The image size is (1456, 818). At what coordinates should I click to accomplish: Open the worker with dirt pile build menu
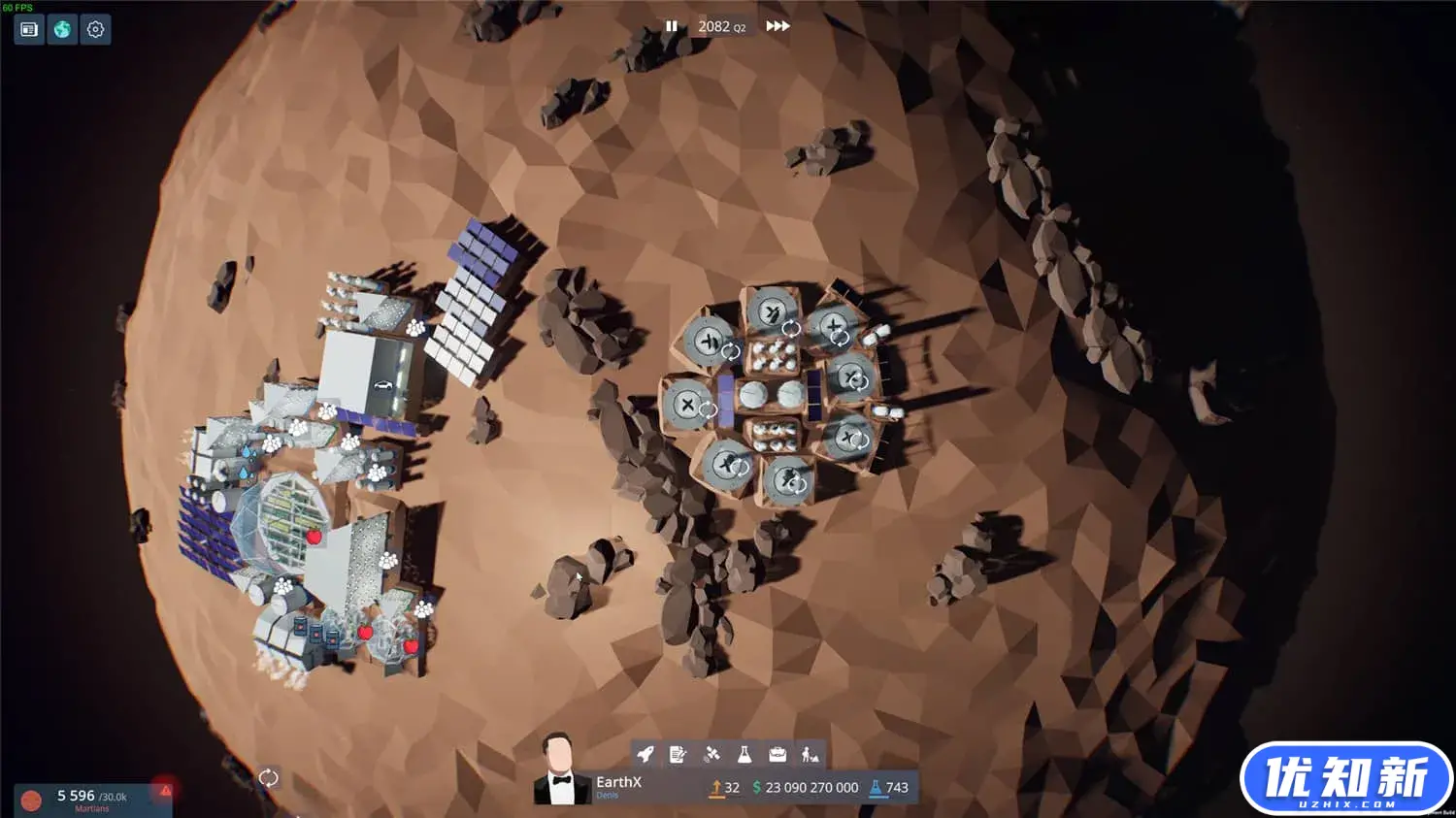(x=811, y=754)
